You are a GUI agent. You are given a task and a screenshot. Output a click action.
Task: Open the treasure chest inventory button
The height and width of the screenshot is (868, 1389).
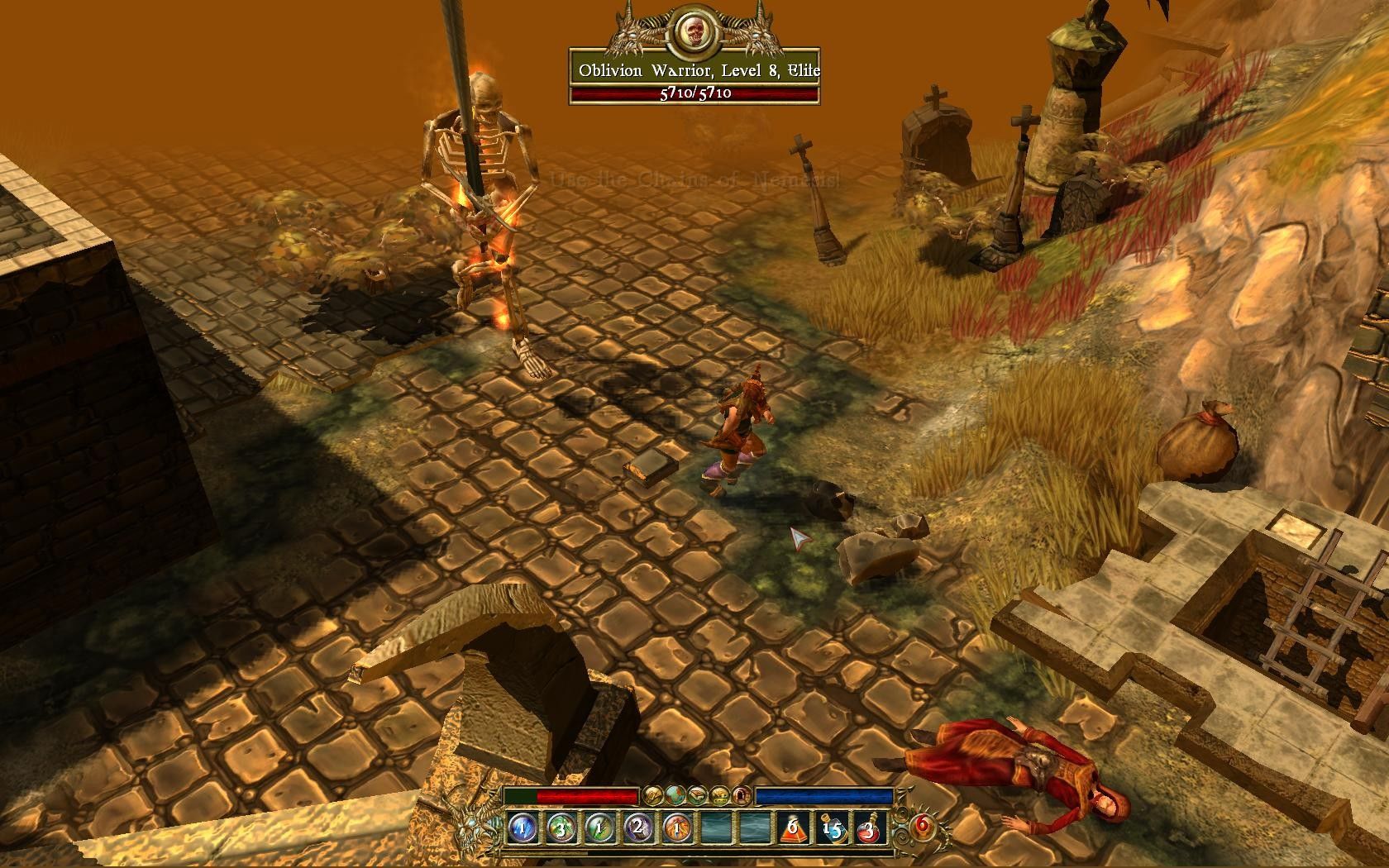pyautogui.click(x=720, y=795)
